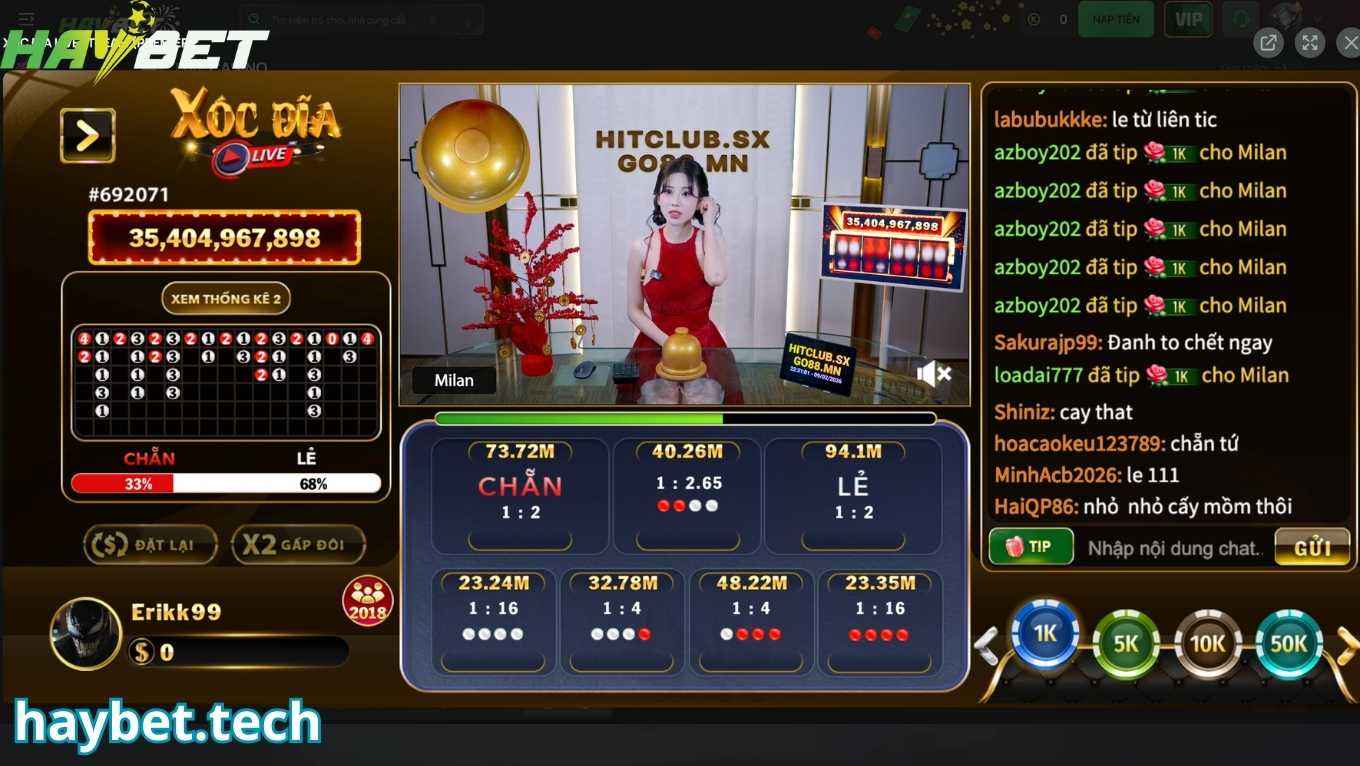
Task: Click the CHẴN/LẺ percentage bar
Action: click(x=225, y=483)
